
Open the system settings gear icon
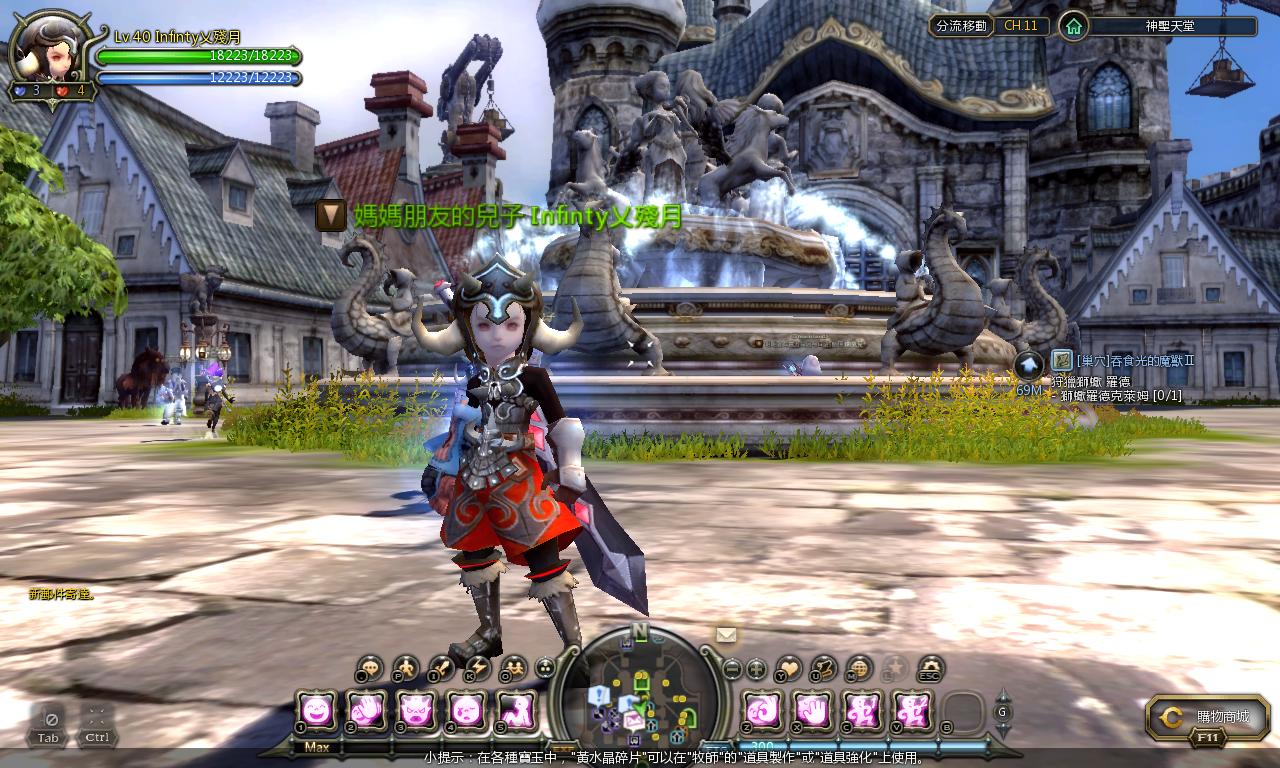click(931, 668)
